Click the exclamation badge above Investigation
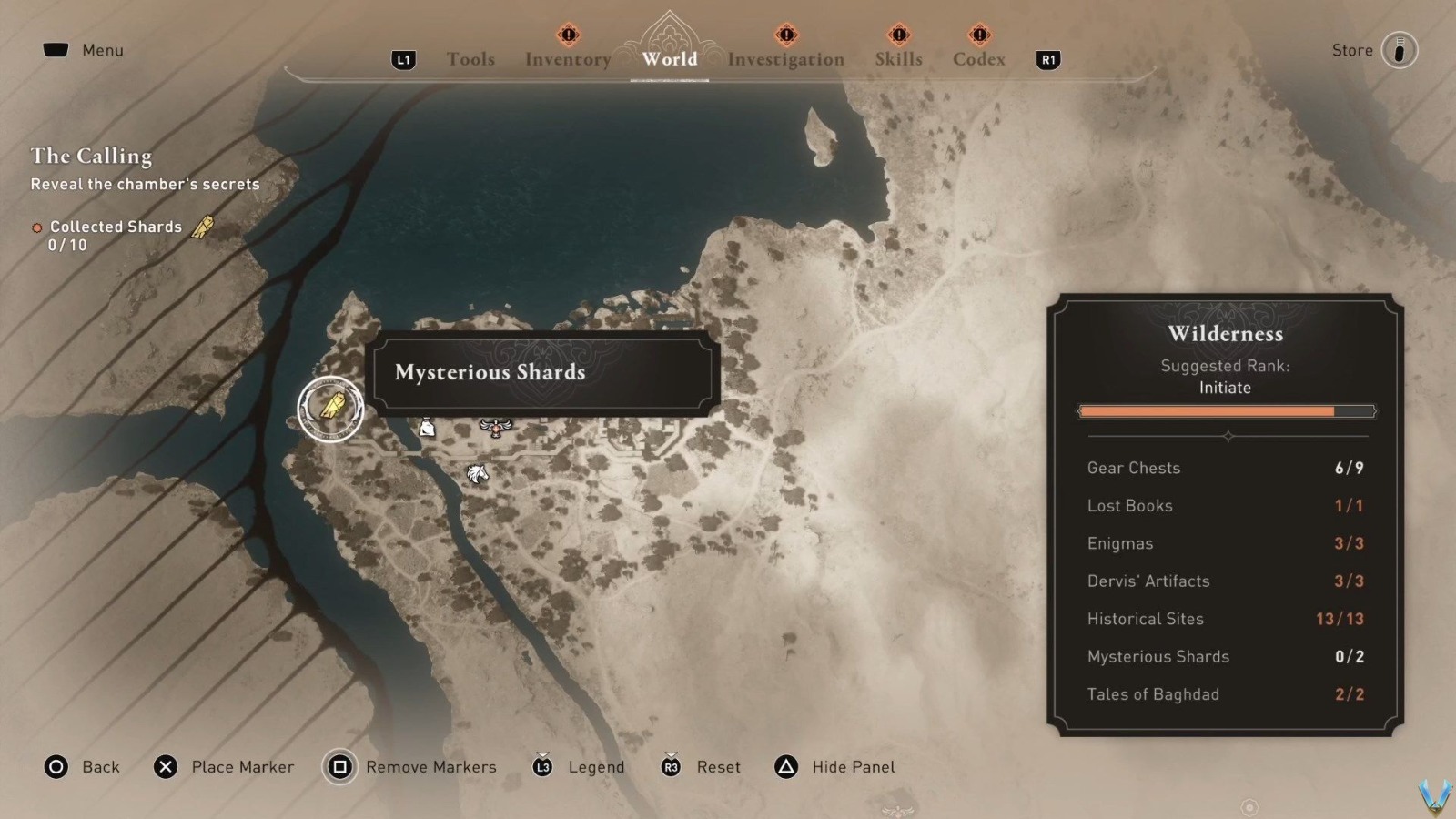Screen dimensions: 1456x819 pos(784,35)
